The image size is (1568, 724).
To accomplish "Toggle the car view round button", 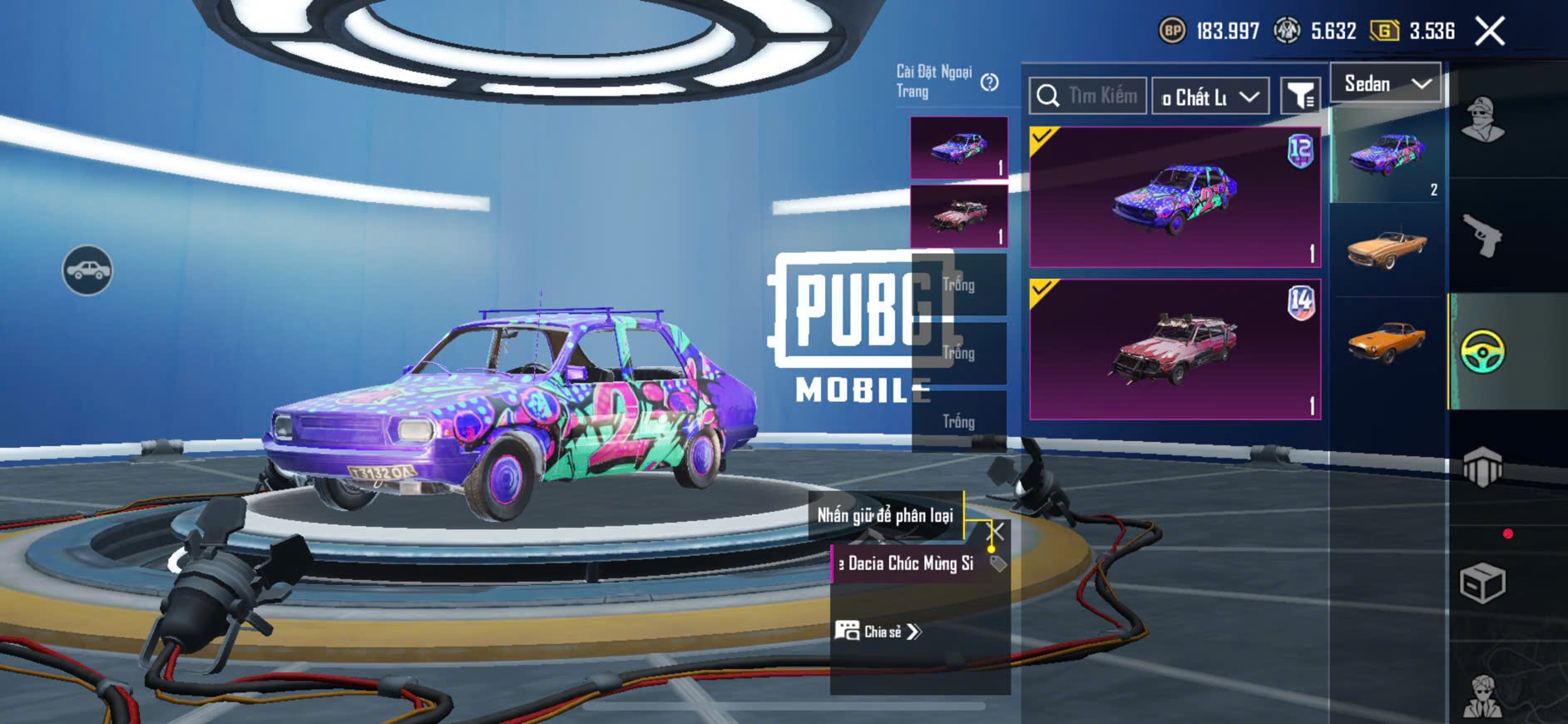I will click(x=87, y=270).
